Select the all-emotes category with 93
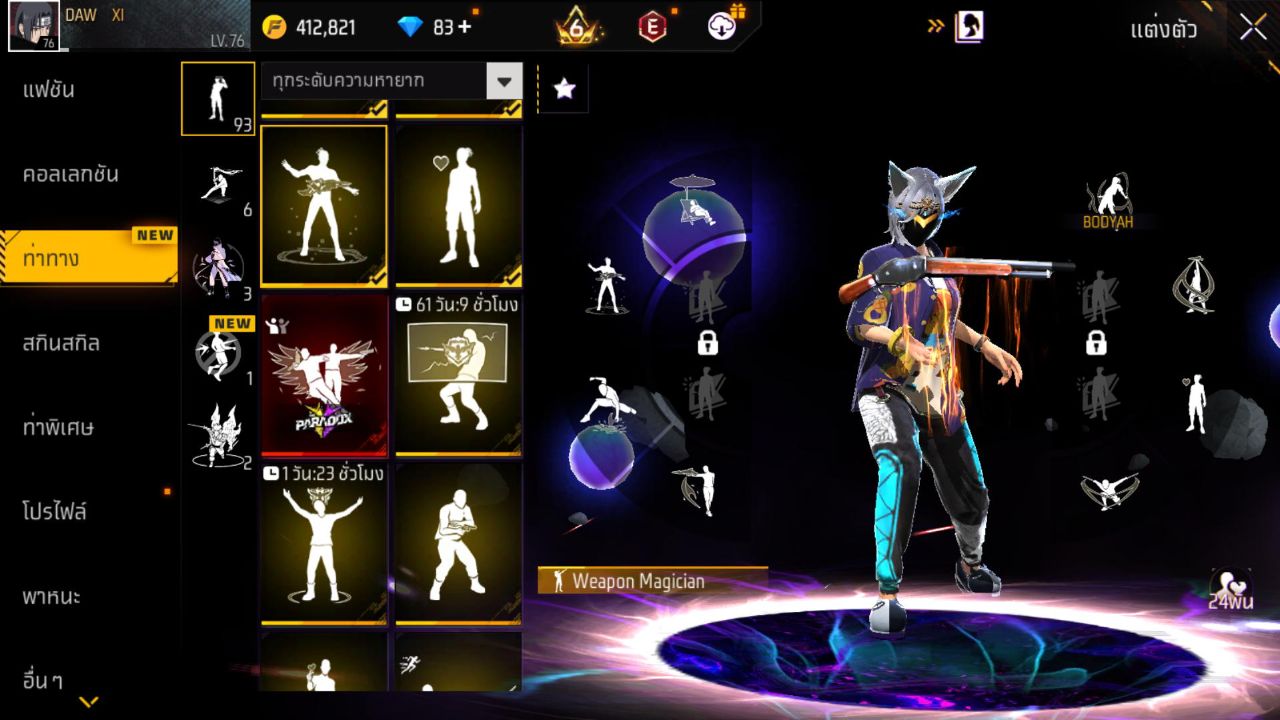Image resolution: width=1280 pixels, height=720 pixels. [x=217, y=99]
